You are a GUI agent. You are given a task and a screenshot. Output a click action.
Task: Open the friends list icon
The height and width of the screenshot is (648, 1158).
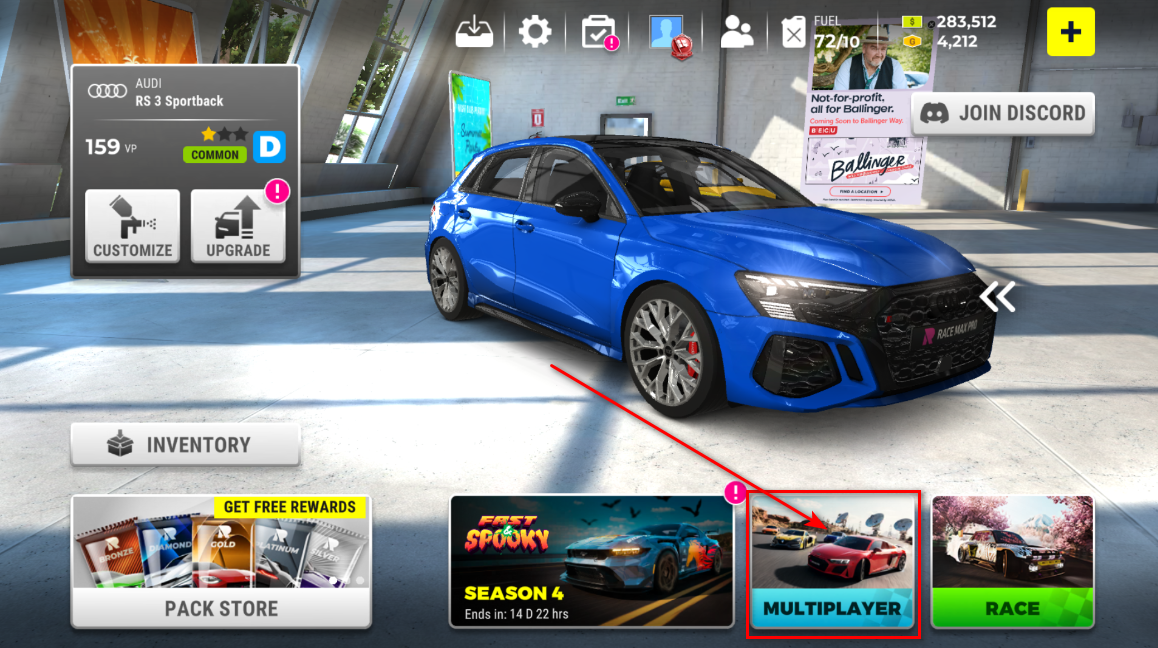(x=737, y=32)
